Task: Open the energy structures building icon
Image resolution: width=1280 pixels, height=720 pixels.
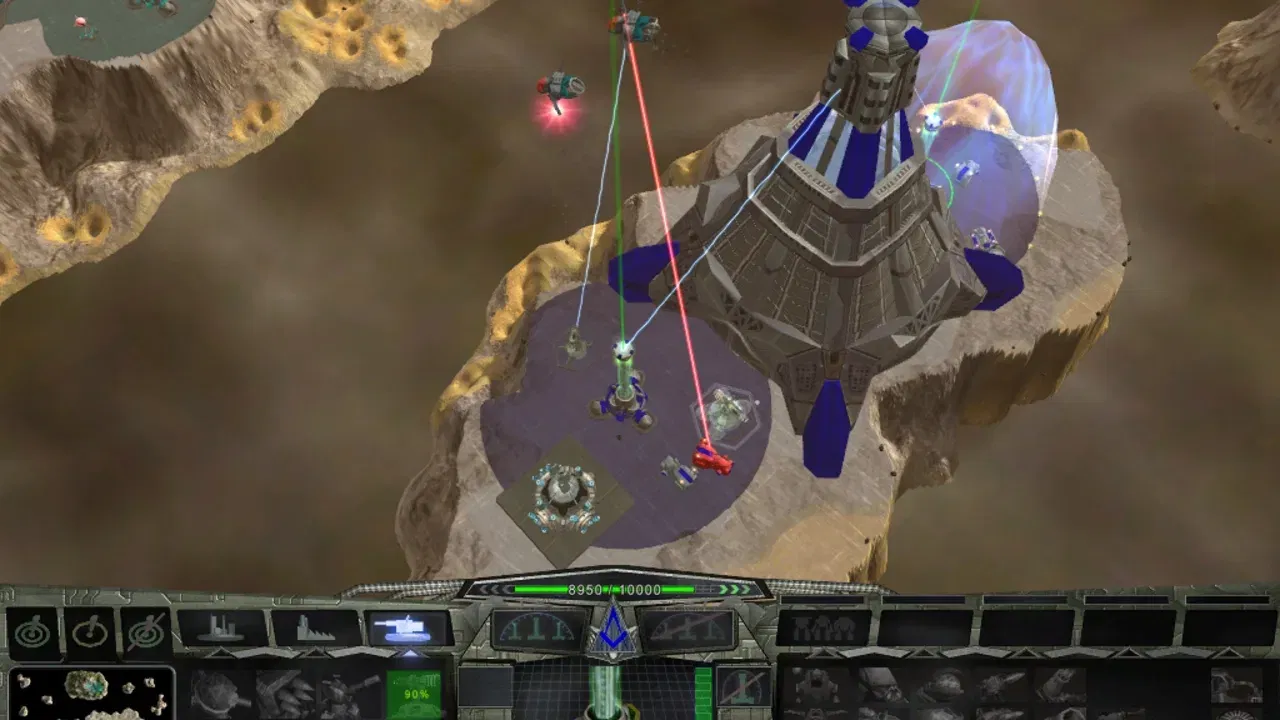Action: 220,628
